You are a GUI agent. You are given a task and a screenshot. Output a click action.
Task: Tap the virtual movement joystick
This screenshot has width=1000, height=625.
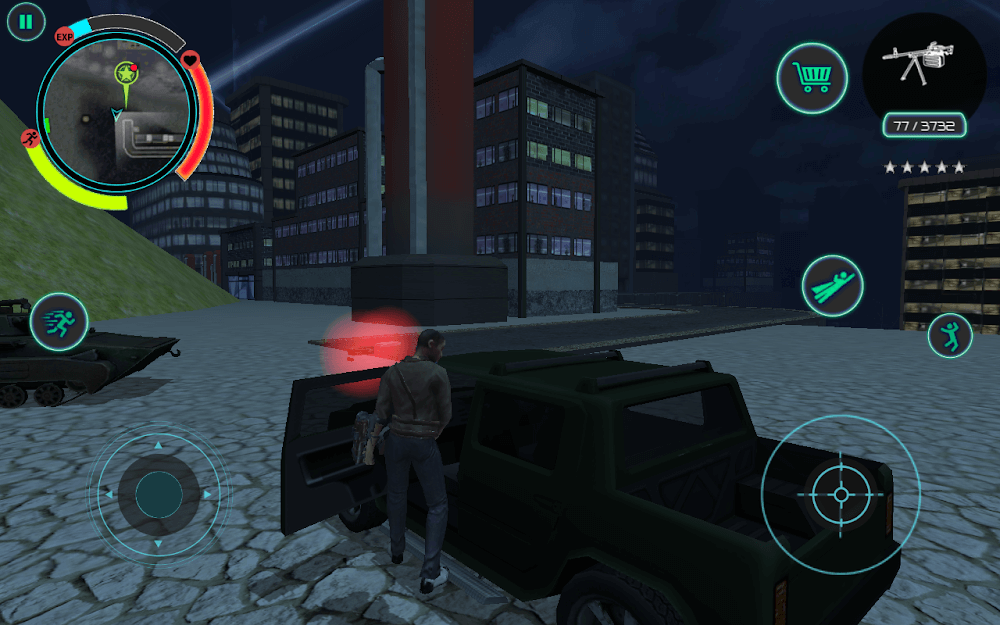point(159,494)
